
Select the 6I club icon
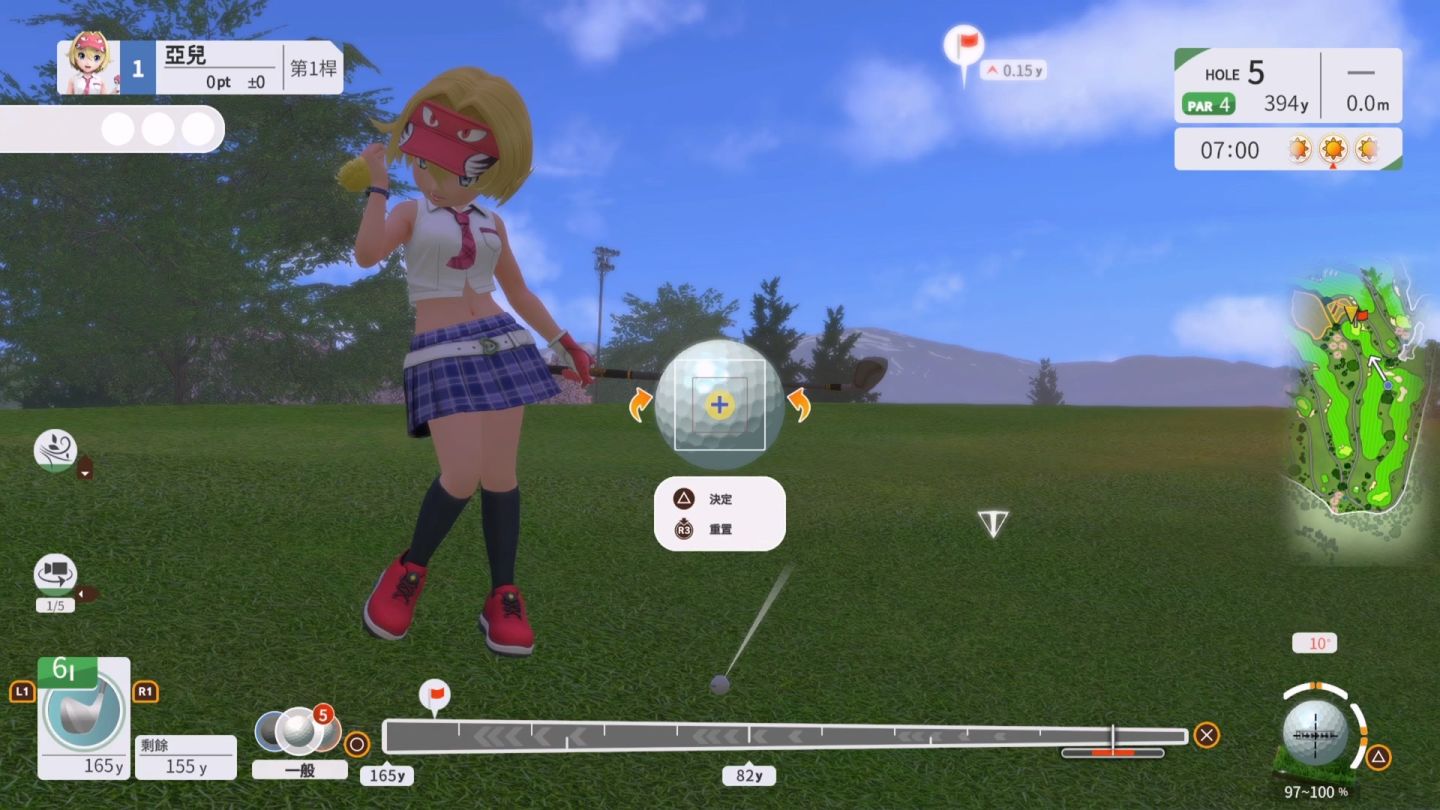pos(84,712)
